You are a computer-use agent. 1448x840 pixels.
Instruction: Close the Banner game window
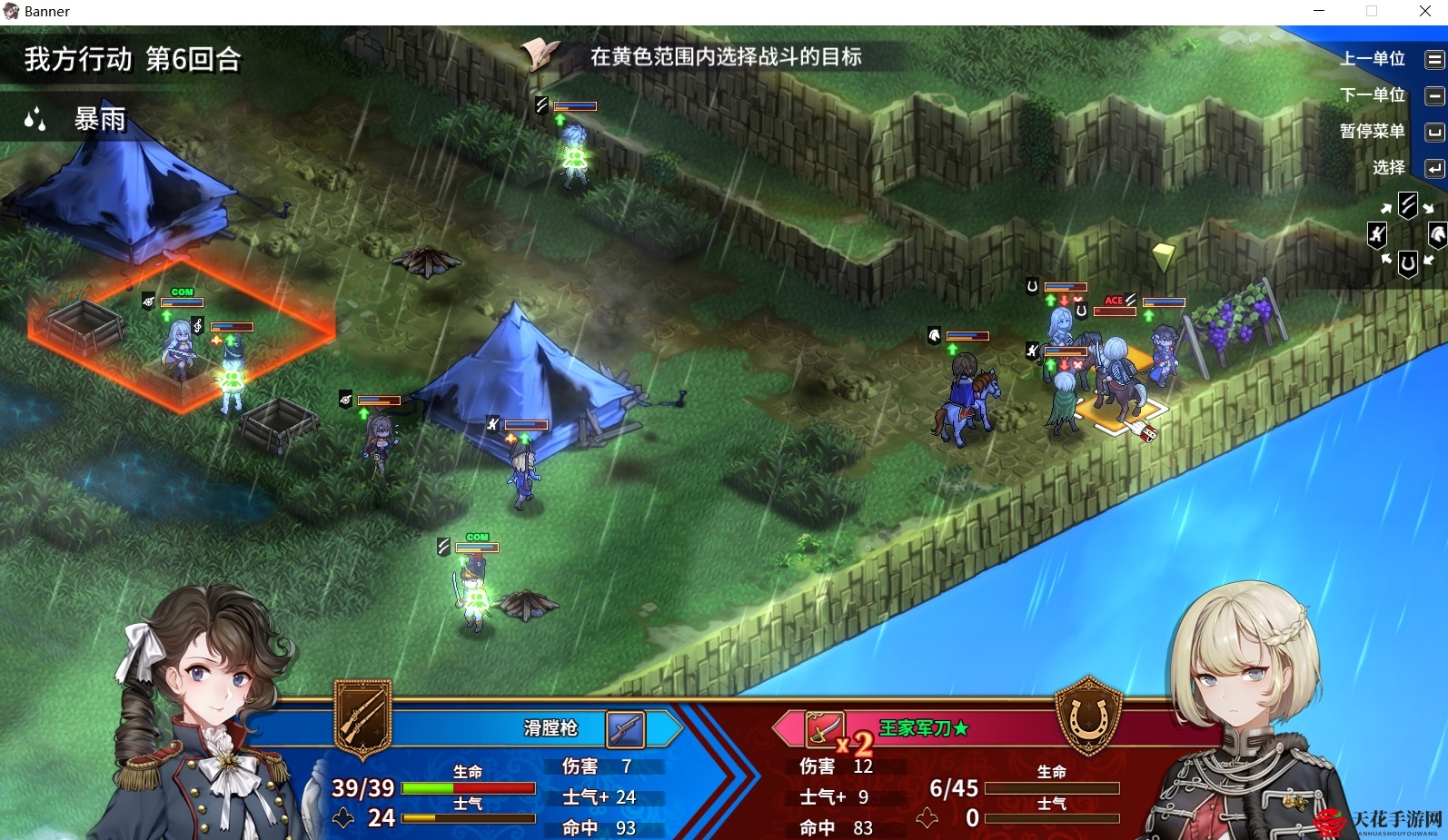(x=1424, y=12)
